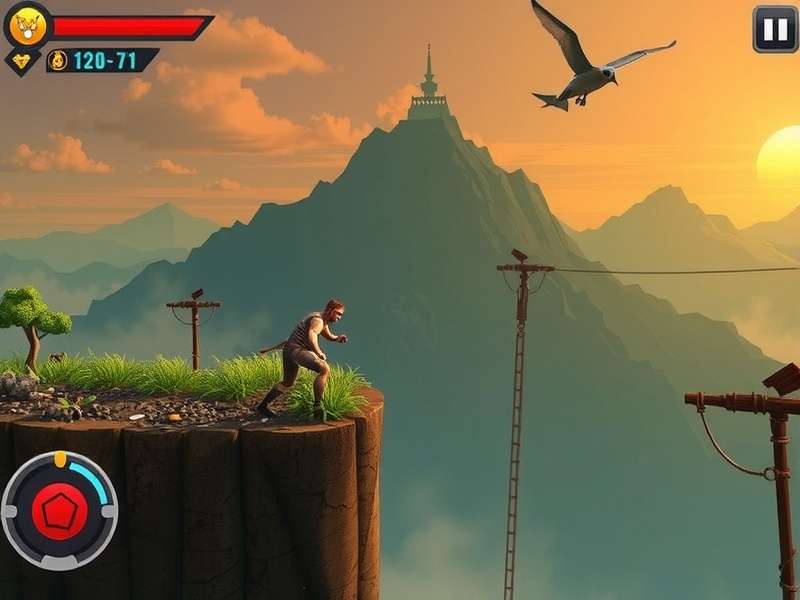This screenshot has height=600, width=800.
Task: Click the yellow gem badge icon
Action: pyautogui.click(x=22, y=60)
